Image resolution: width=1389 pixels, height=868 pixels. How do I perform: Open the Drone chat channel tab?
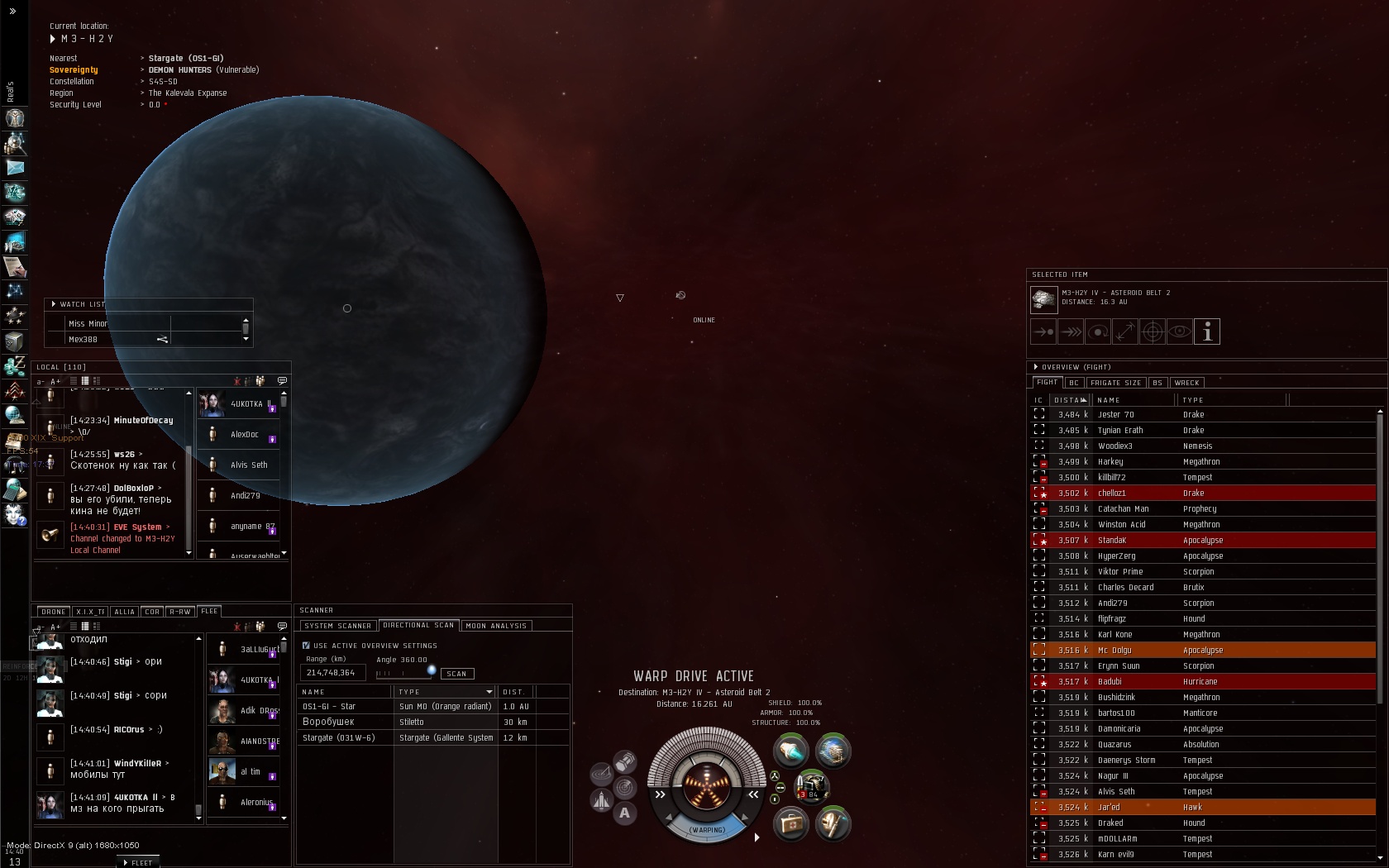click(x=53, y=612)
